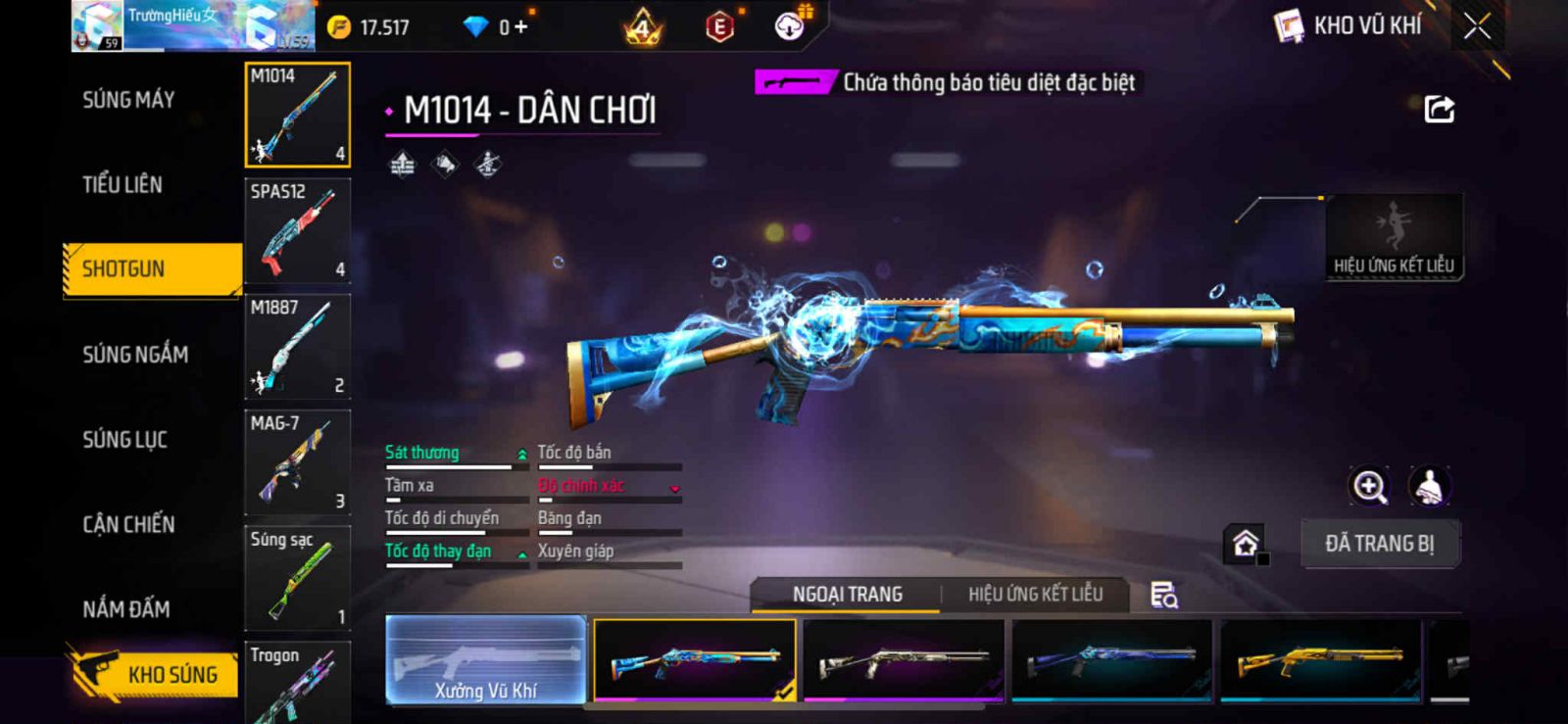Switch to the Hiệu Ứng Kết Liễu tab
The image size is (1568, 724).
[1035, 594]
